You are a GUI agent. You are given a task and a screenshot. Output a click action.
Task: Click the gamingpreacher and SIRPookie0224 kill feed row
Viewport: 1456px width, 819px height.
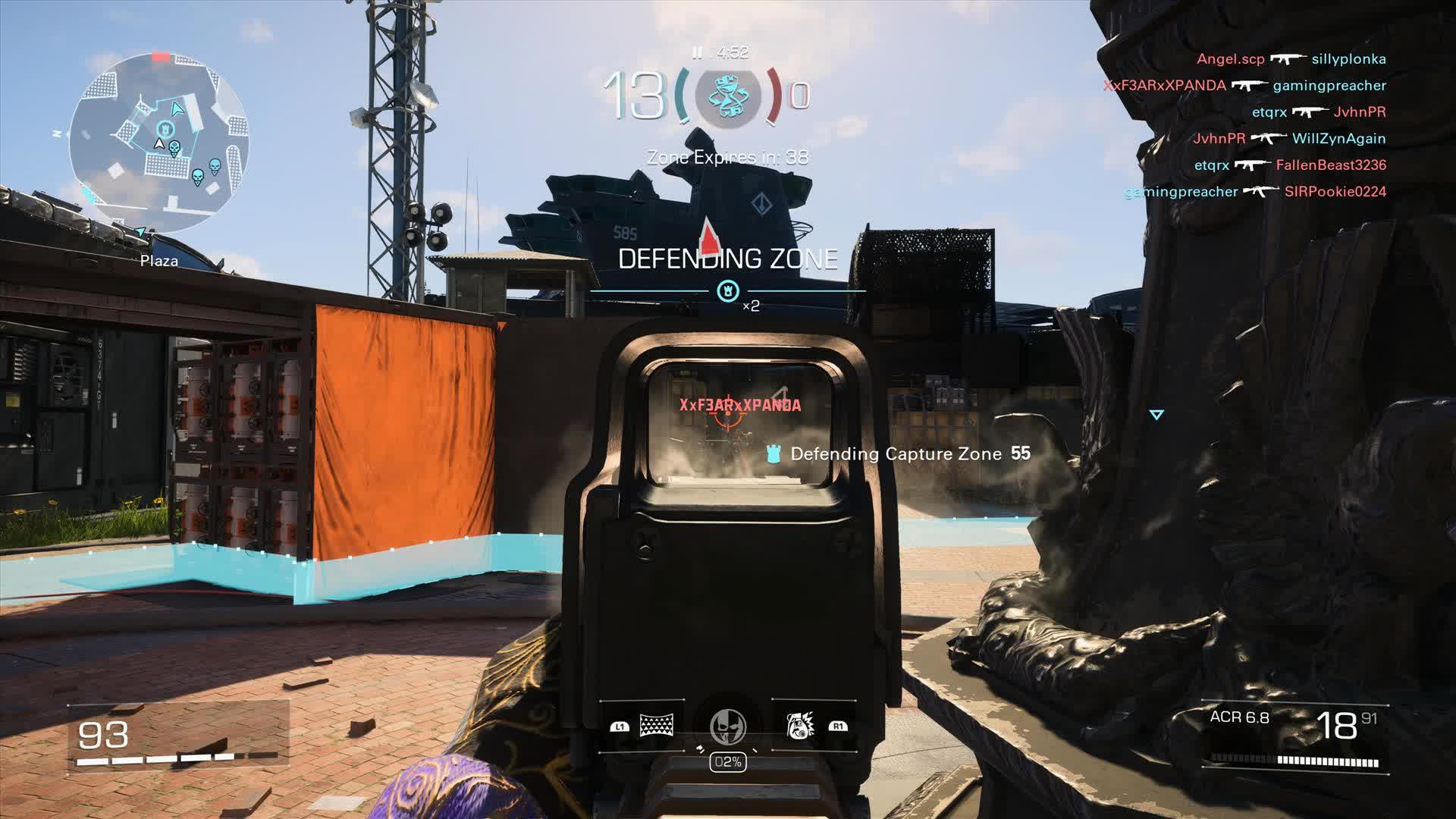coord(1255,192)
